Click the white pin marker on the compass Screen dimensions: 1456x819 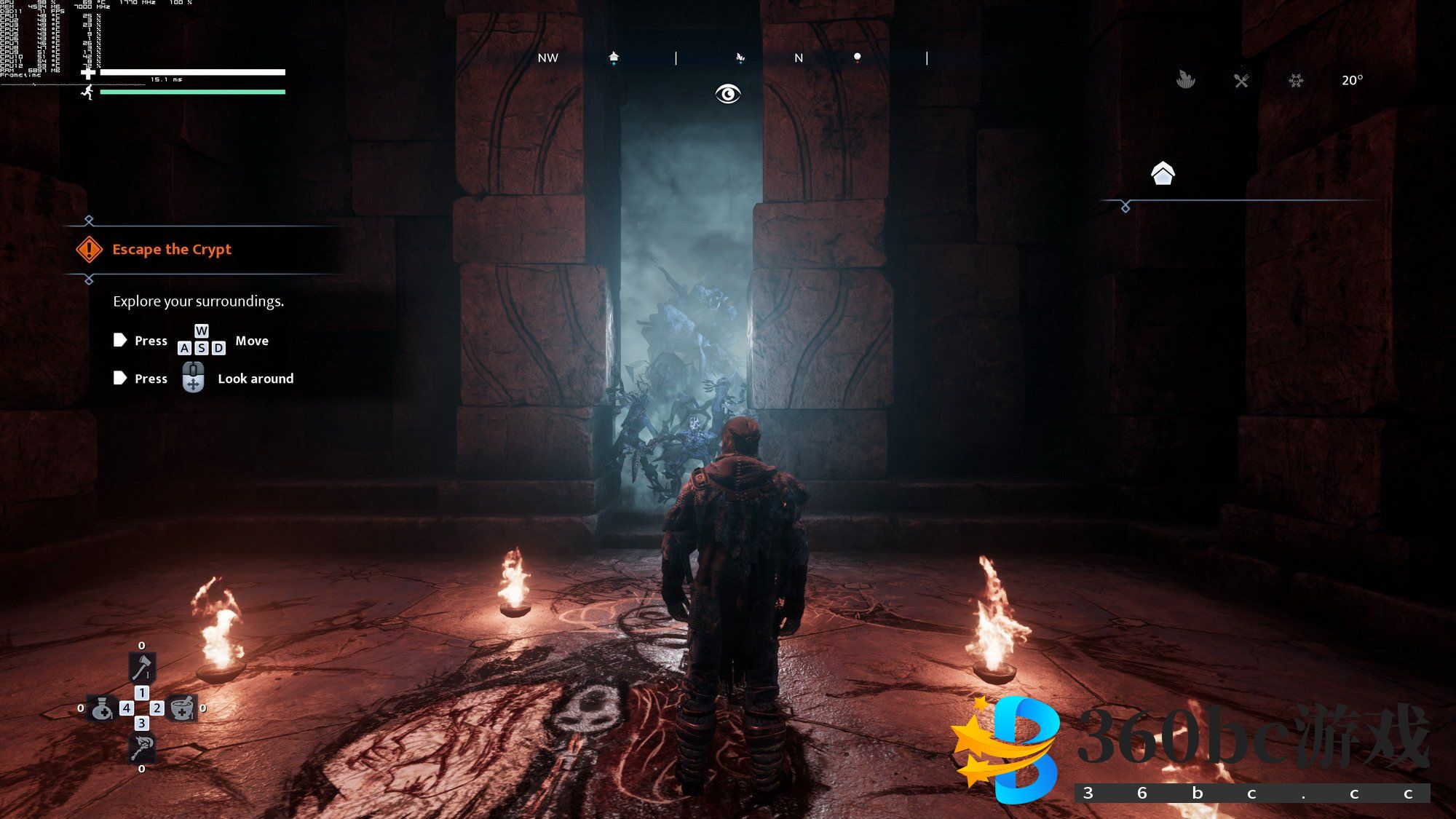pos(857,58)
